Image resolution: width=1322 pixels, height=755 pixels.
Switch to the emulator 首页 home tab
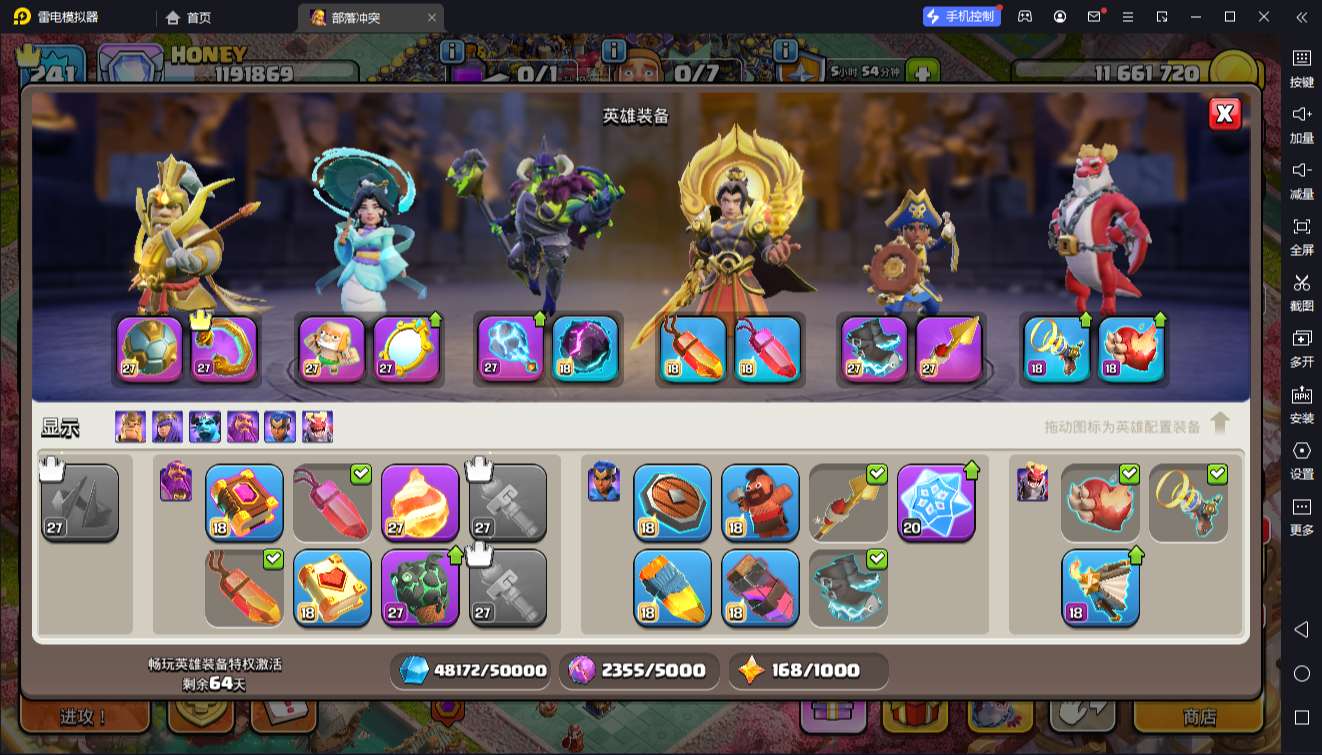(189, 17)
